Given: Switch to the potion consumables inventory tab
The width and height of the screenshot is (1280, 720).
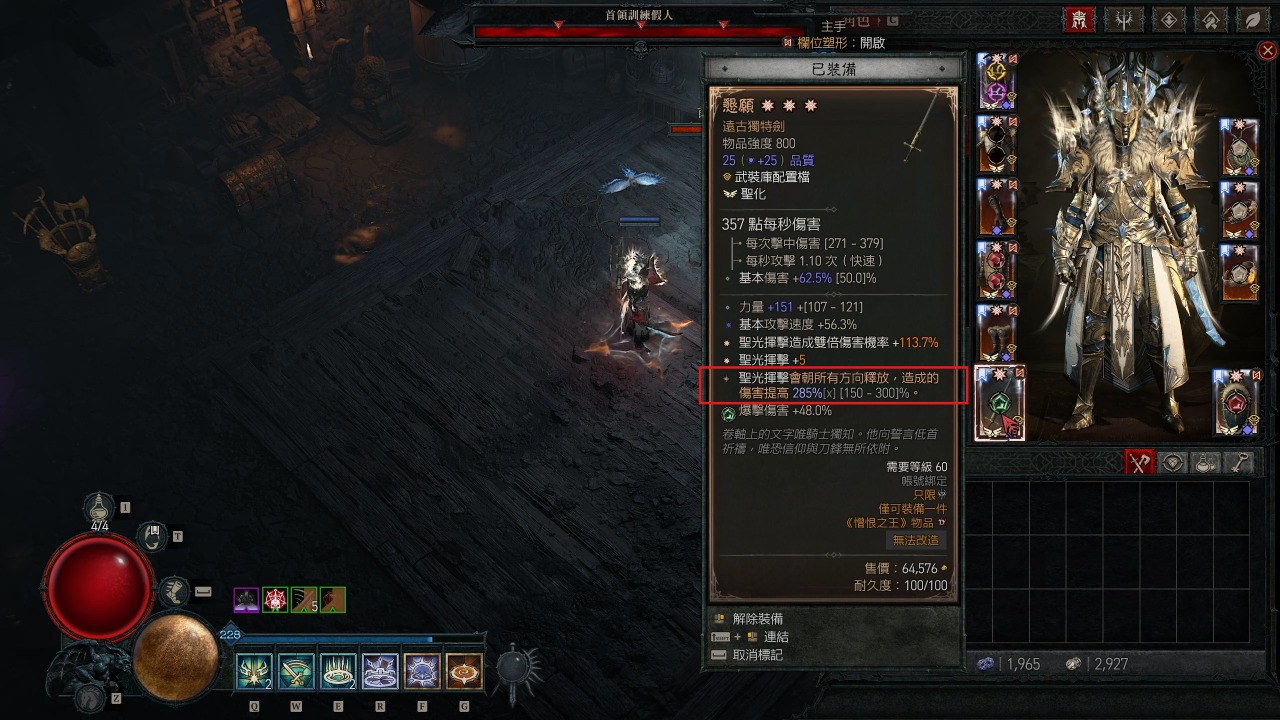Looking at the screenshot, I should (x=1206, y=462).
